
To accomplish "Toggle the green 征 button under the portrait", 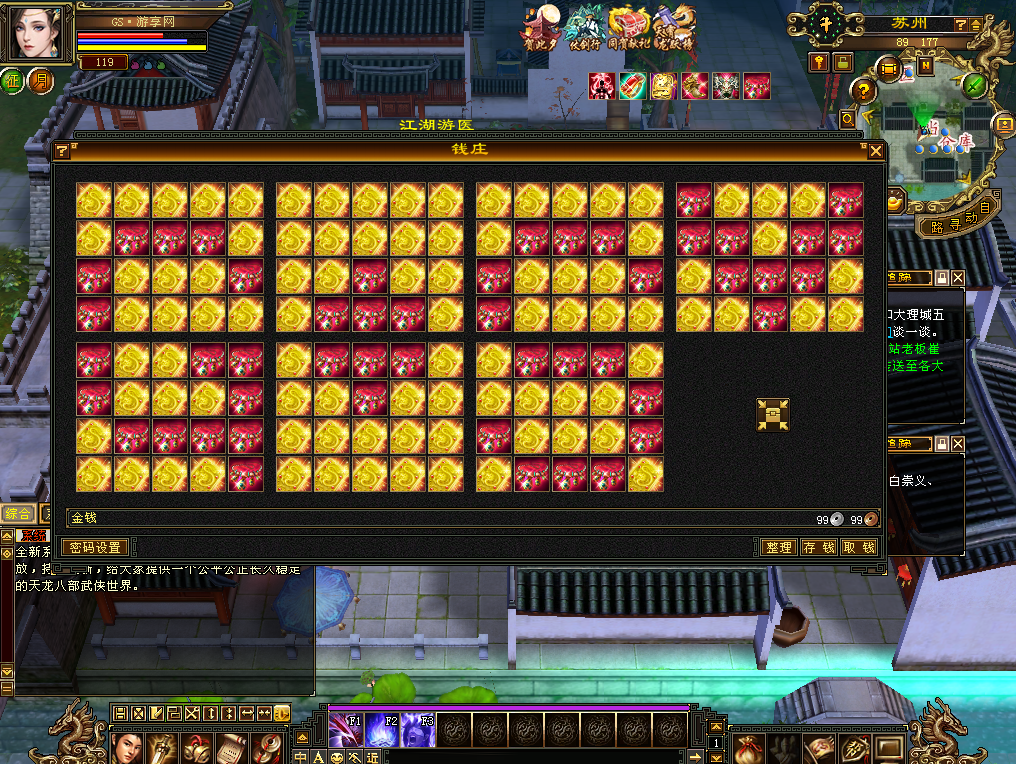I will 15,81.
